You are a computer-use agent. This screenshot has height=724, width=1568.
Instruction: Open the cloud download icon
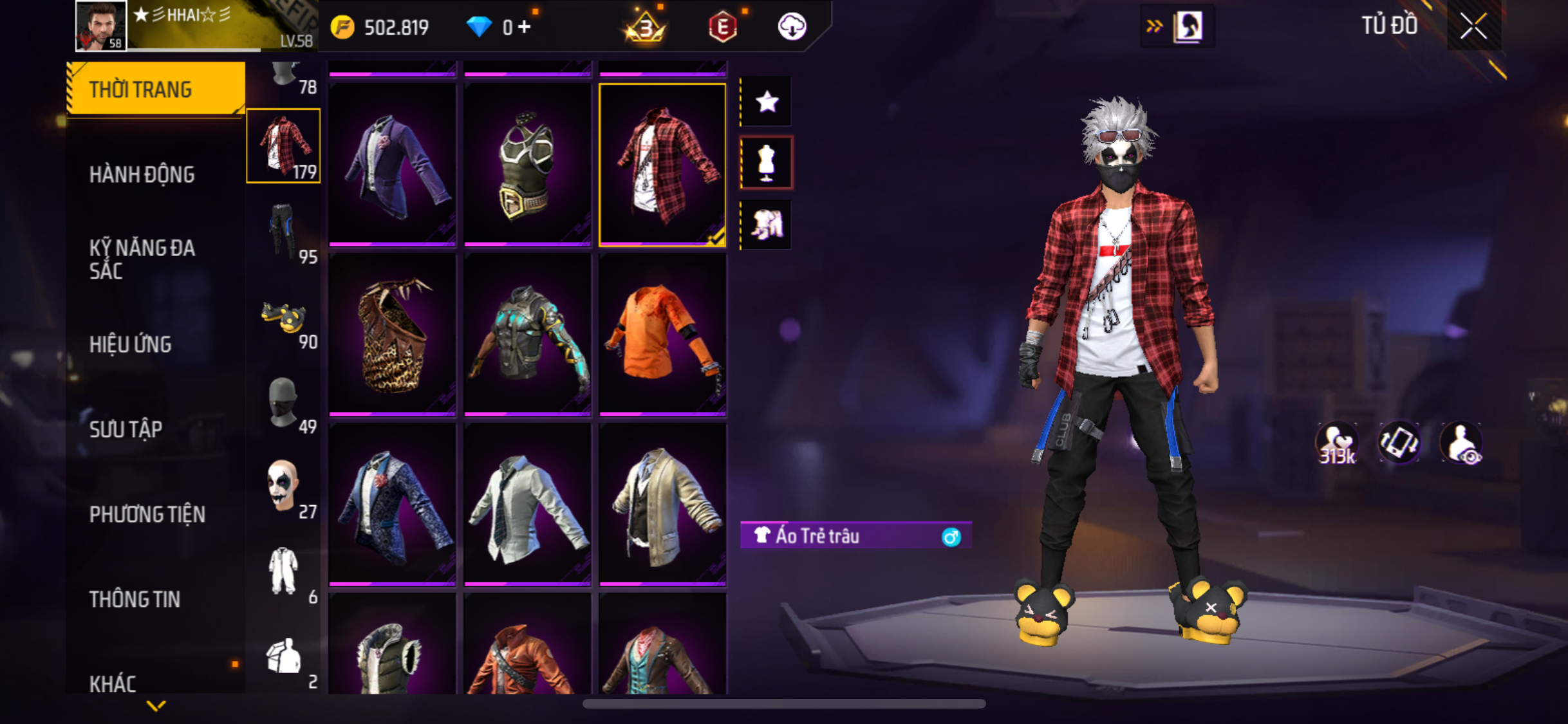(x=792, y=27)
